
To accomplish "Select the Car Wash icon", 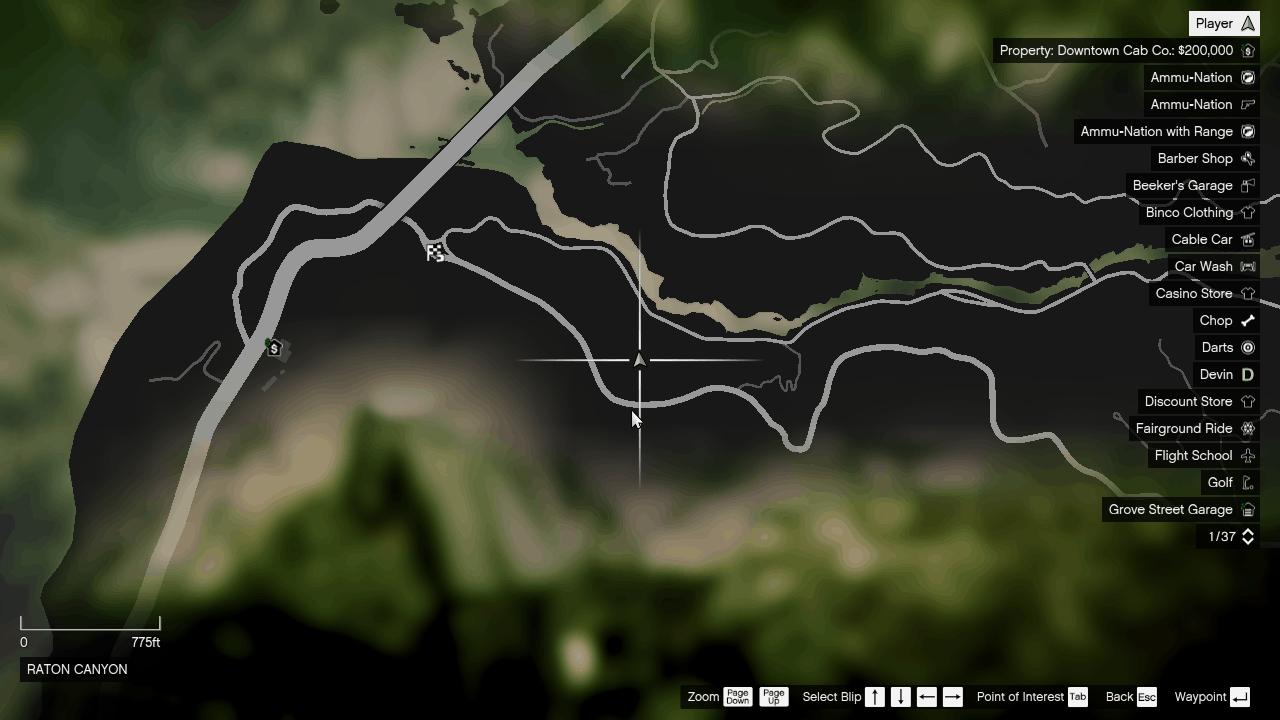I will pos(1247,266).
